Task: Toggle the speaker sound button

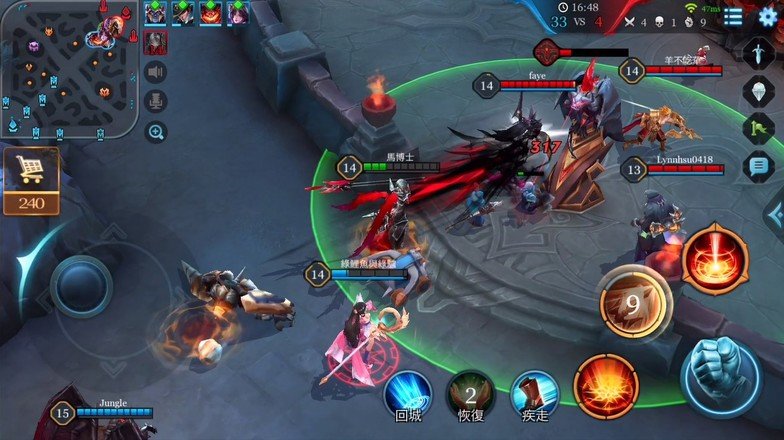Action: click(155, 71)
